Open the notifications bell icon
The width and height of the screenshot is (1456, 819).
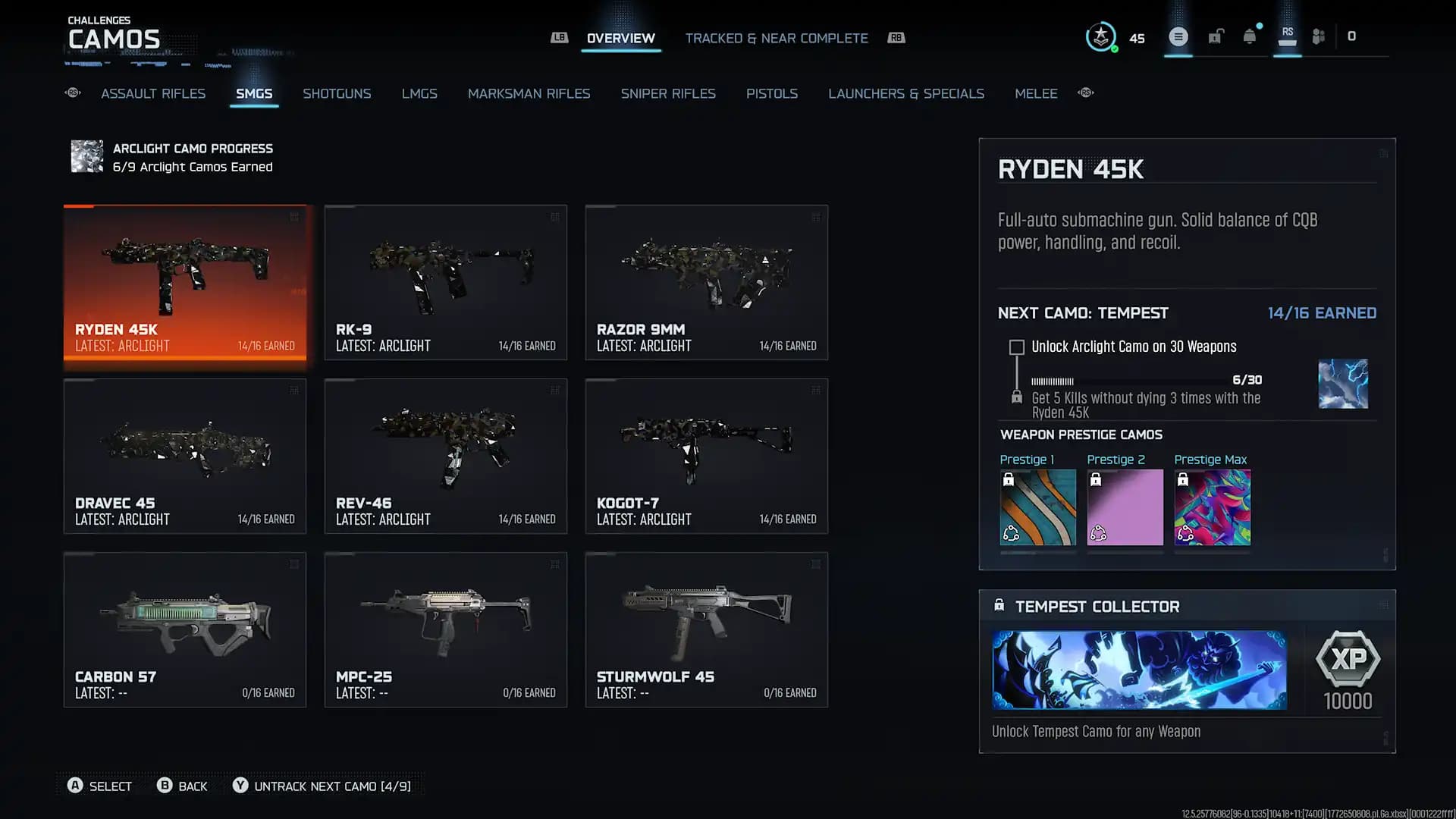coord(1247,36)
